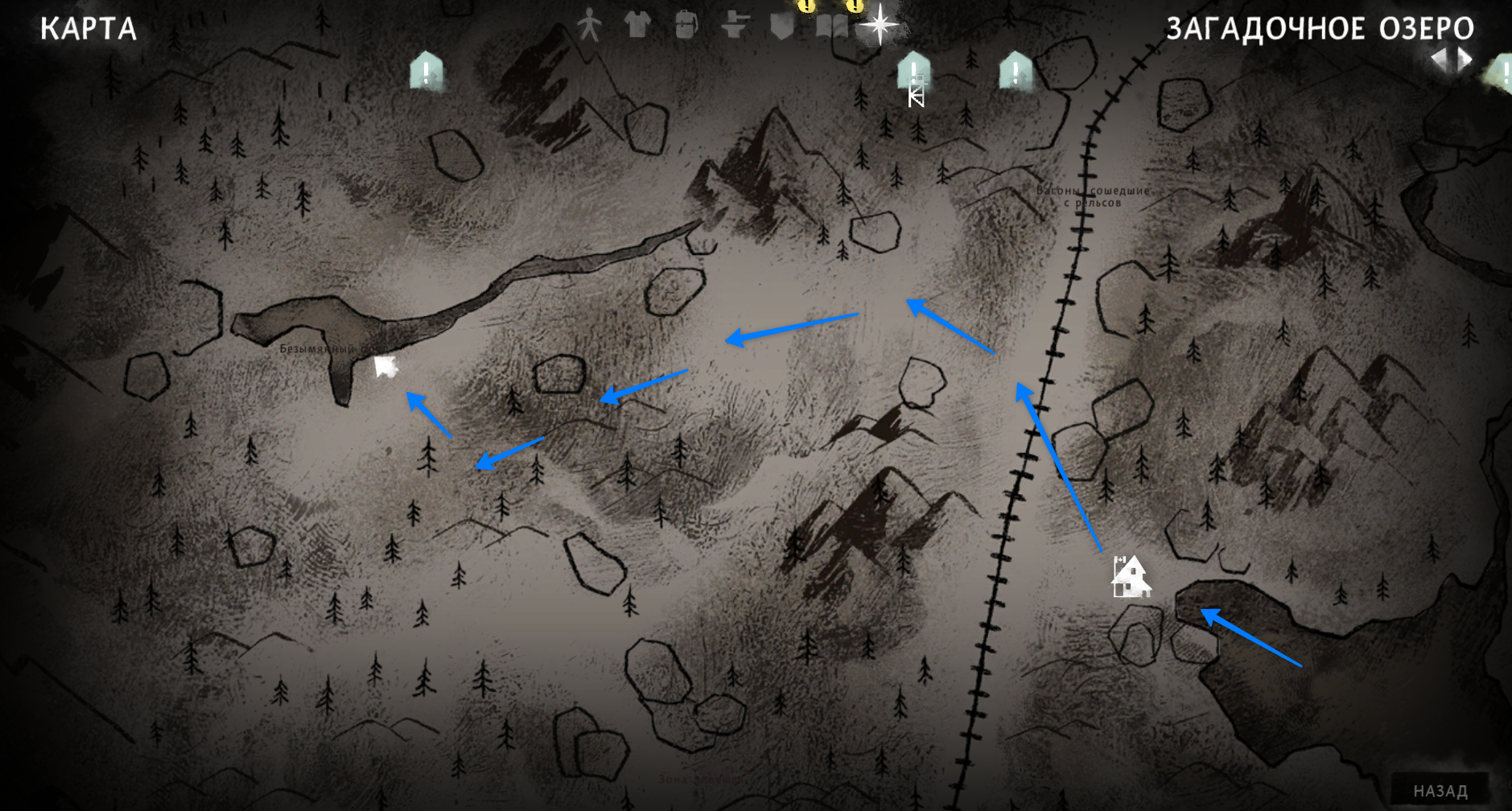The image size is (1512, 811).
Task: Switch to the previous region map arrow
Action: 1439,59
